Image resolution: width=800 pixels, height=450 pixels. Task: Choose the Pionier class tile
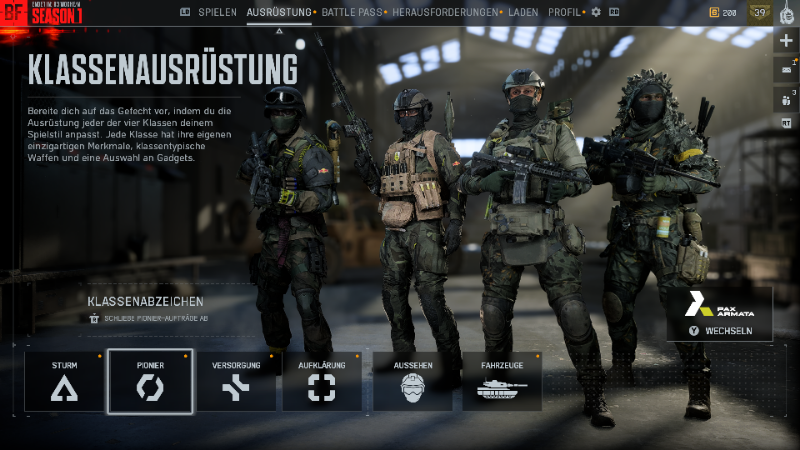point(150,381)
